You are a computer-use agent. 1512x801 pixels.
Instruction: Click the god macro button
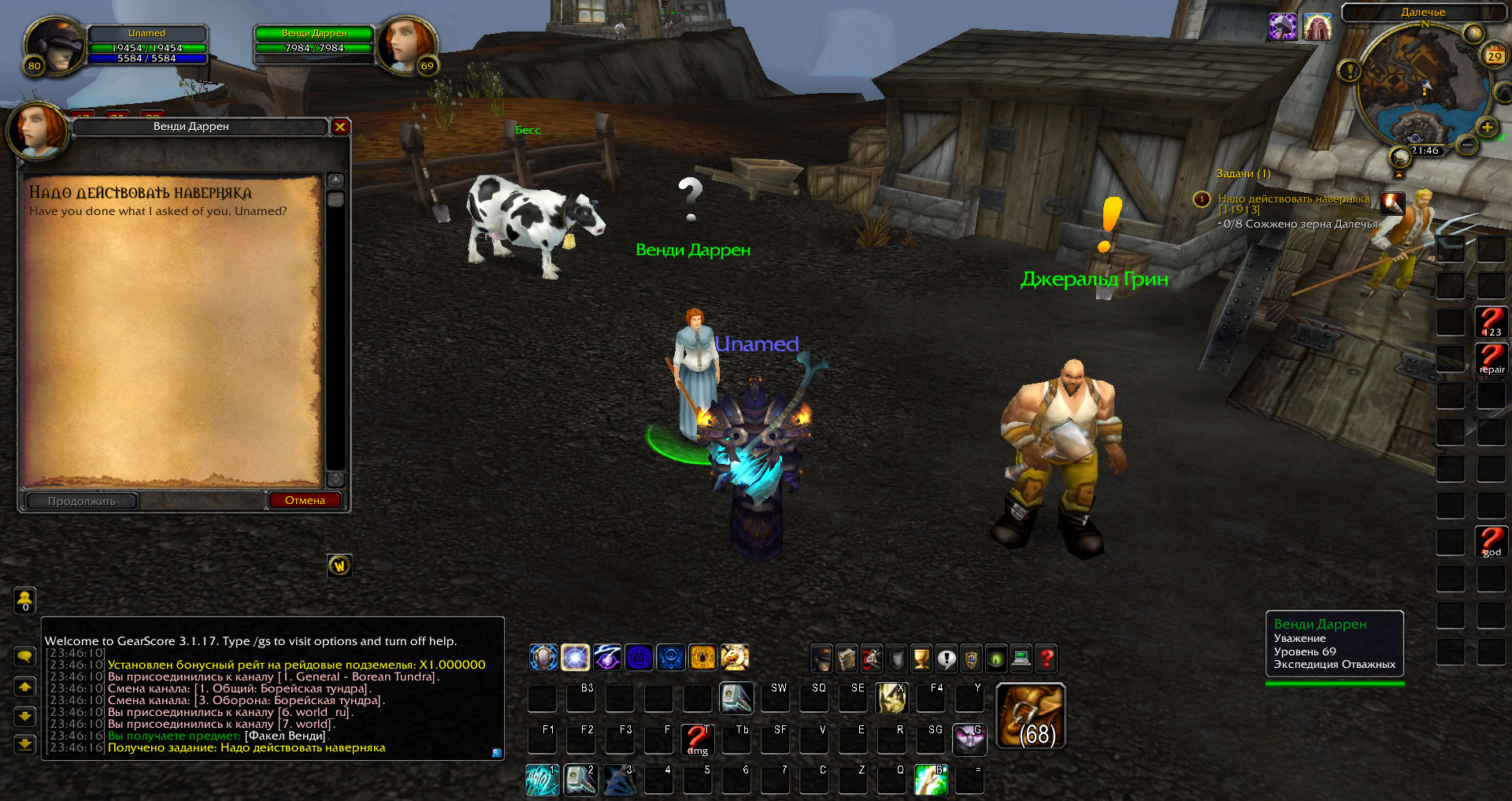coord(1491,542)
